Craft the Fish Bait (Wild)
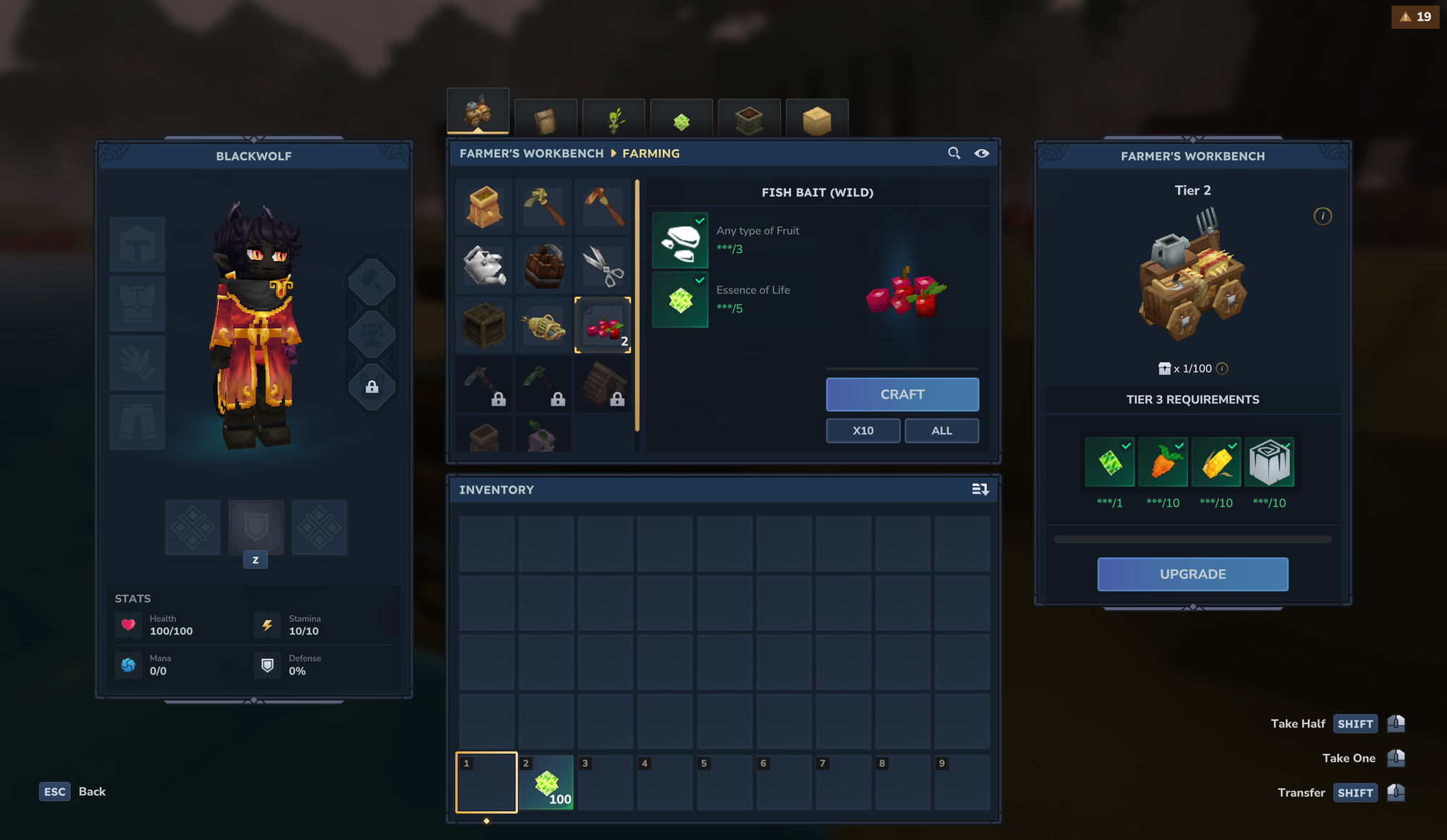1447x840 pixels. coord(902,394)
